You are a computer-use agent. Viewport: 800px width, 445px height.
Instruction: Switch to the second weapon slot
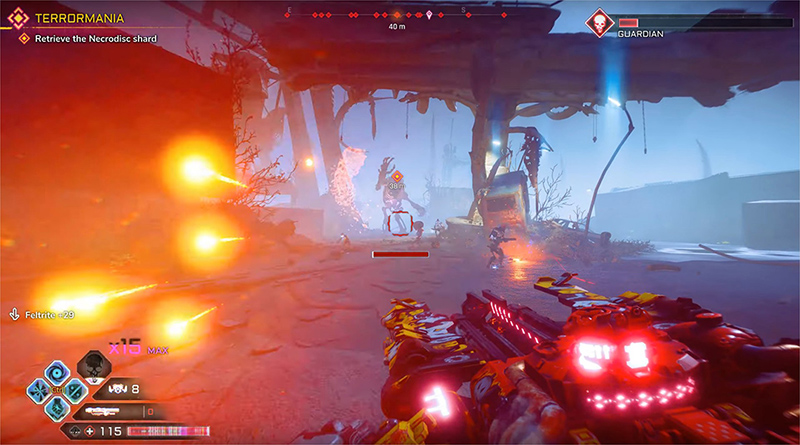click(x=122, y=410)
